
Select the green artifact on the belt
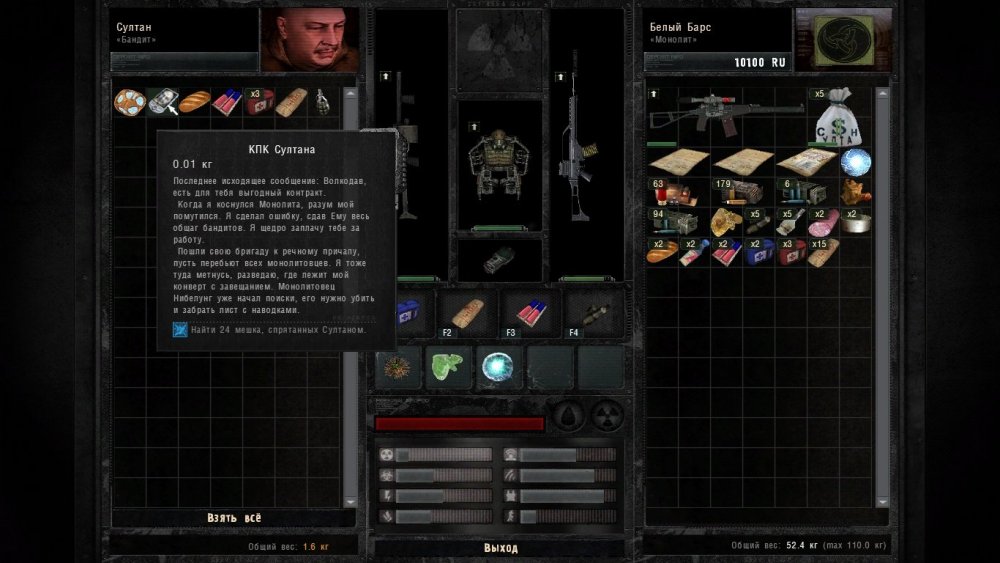[x=448, y=367]
